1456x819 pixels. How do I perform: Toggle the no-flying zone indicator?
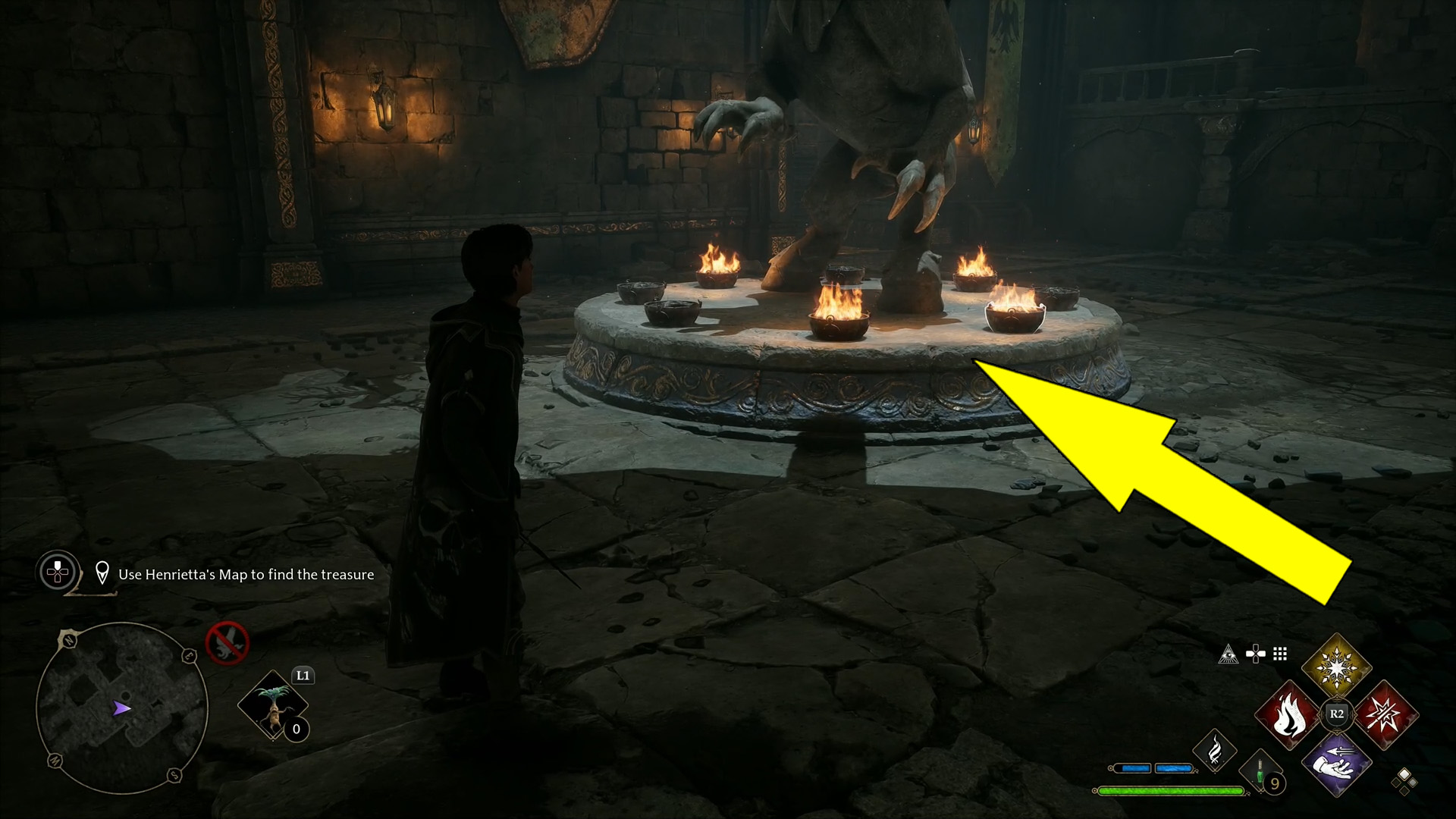click(x=229, y=642)
